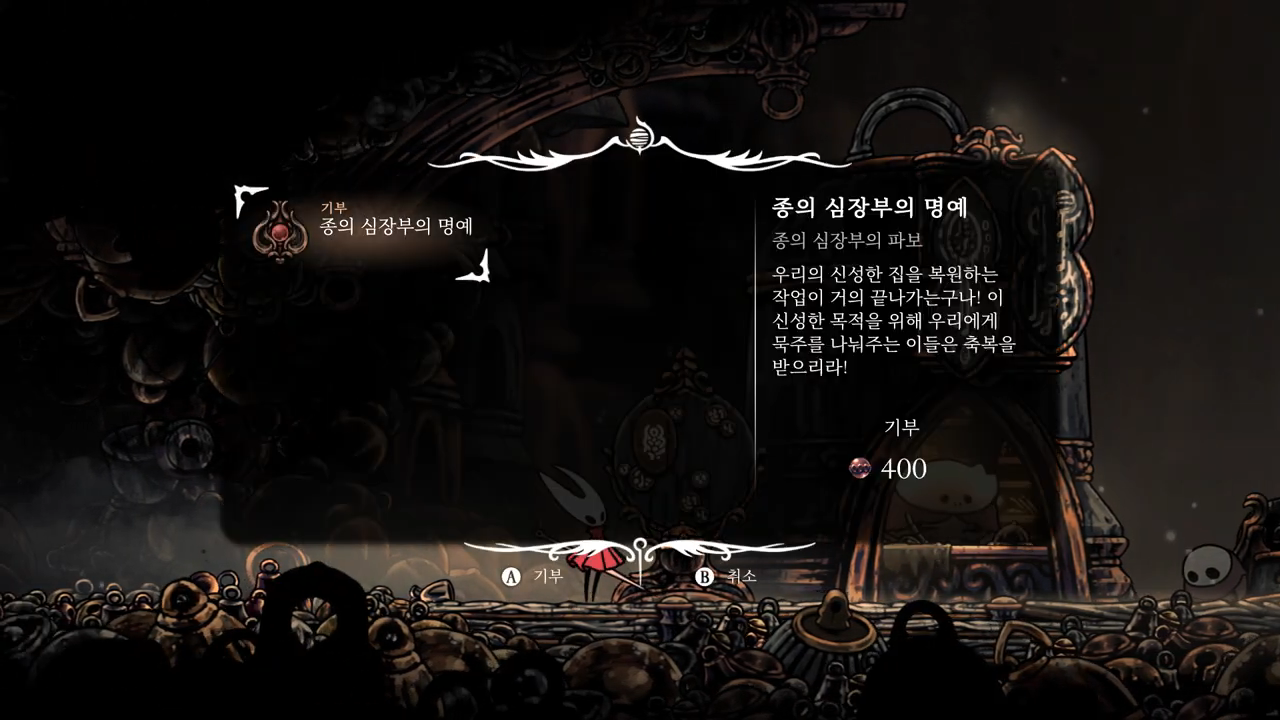
Task: Click the rosary bead currency icon beside 400
Action: coord(858,470)
